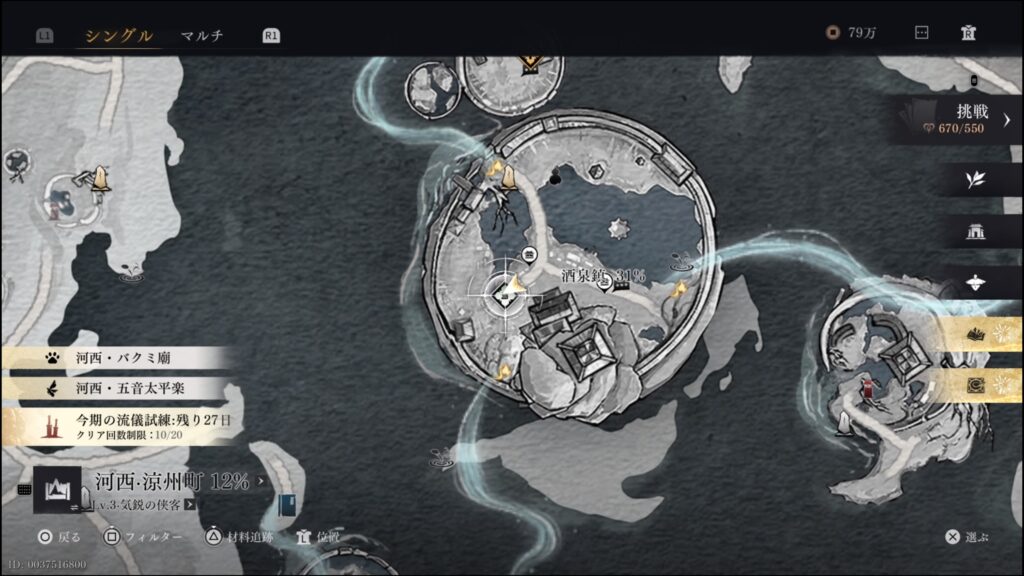The height and width of the screenshot is (576, 1024).
Task: Select the temple building side button
Action: click(x=976, y=232)
